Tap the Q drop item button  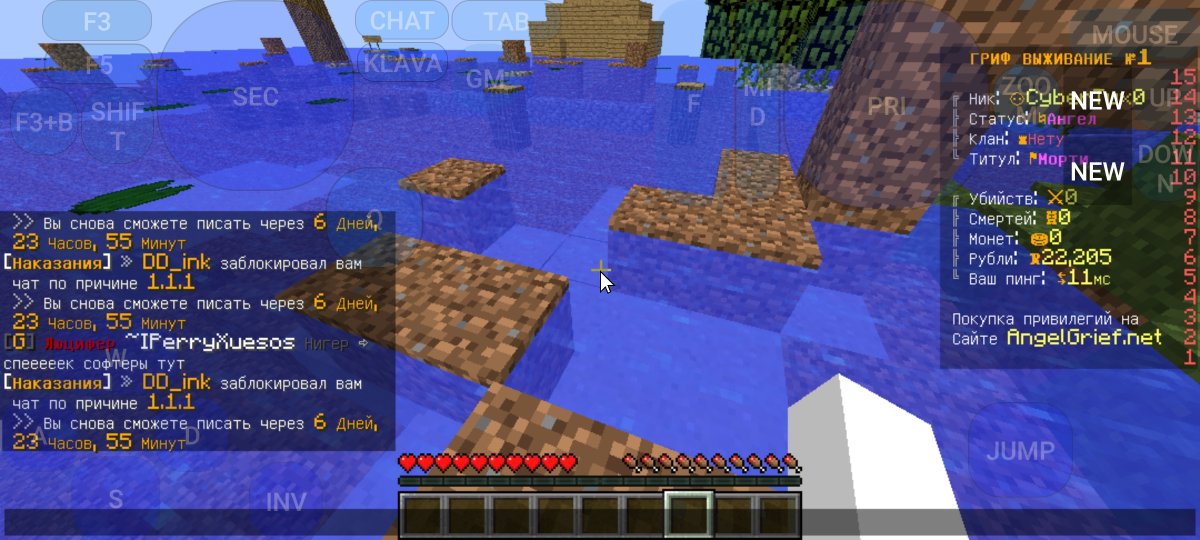(374, 216)
